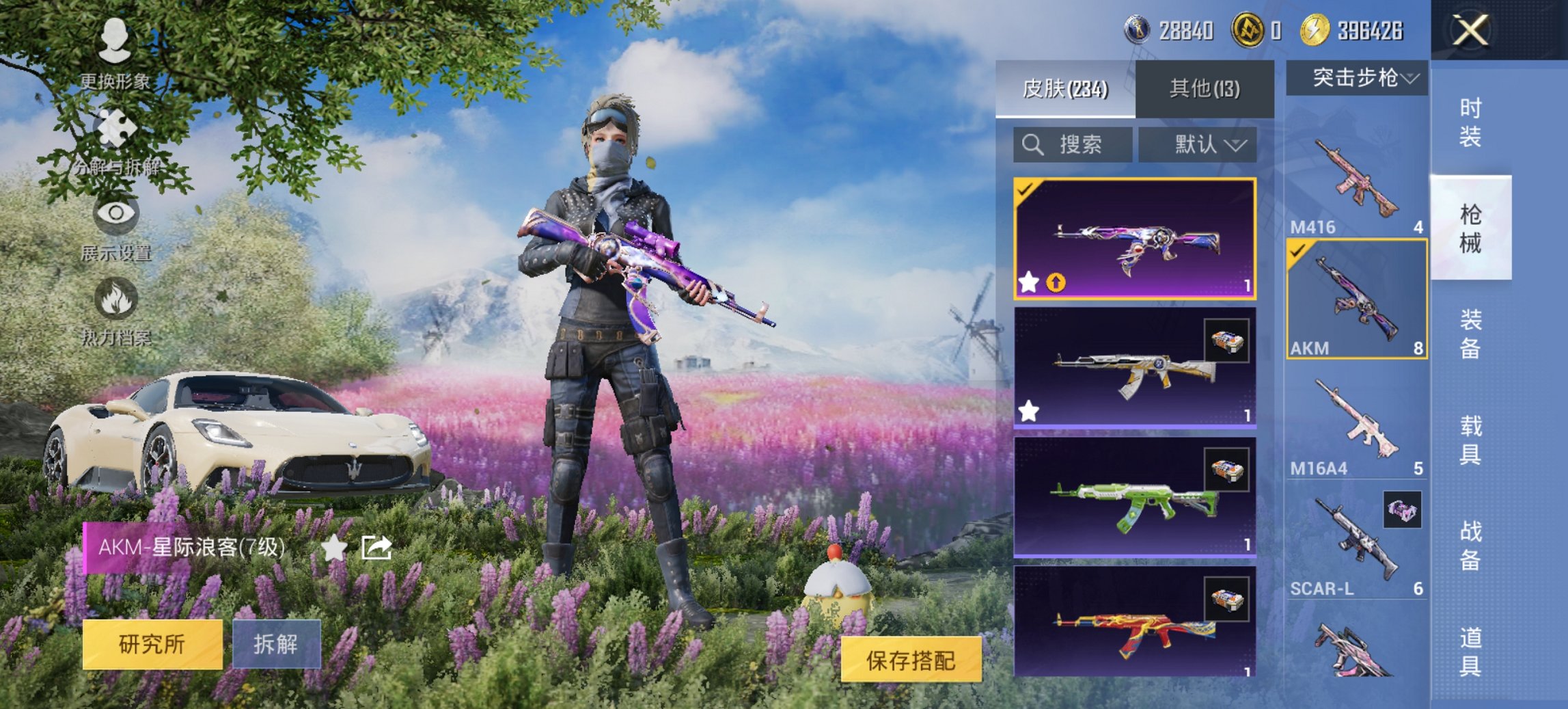Expand the 默认 filter chevron arrow
Image resolution: width=1568 pixels, height=709 pixels.
click(1237, 145)
